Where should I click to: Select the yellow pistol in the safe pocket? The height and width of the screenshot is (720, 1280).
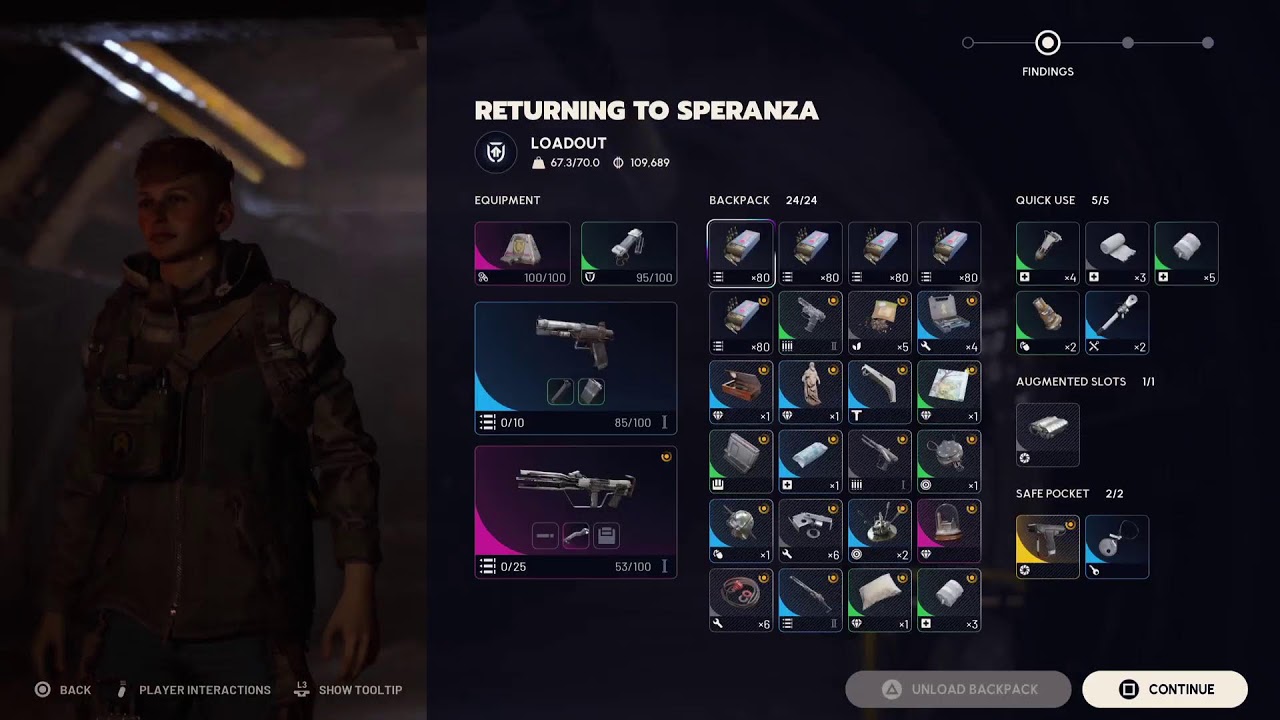point(1047,546)
